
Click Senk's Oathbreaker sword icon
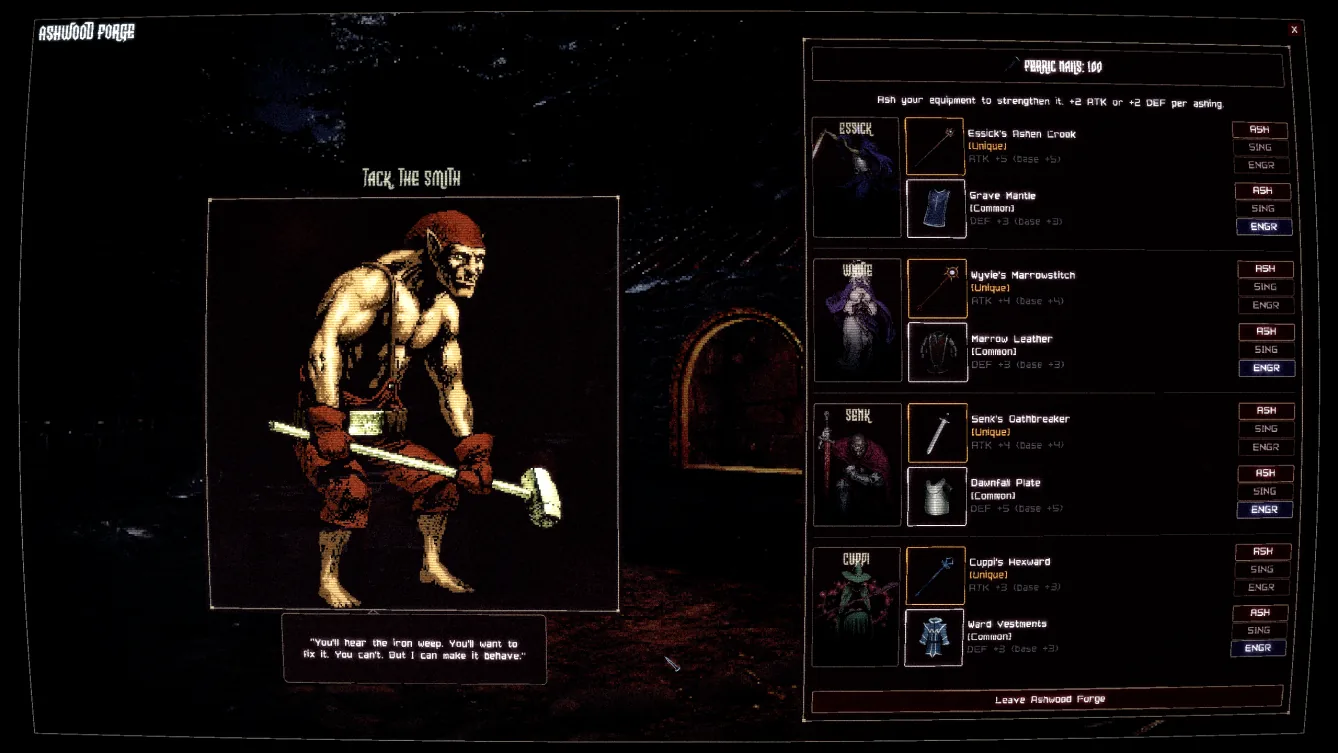click(x=936, y=432)
